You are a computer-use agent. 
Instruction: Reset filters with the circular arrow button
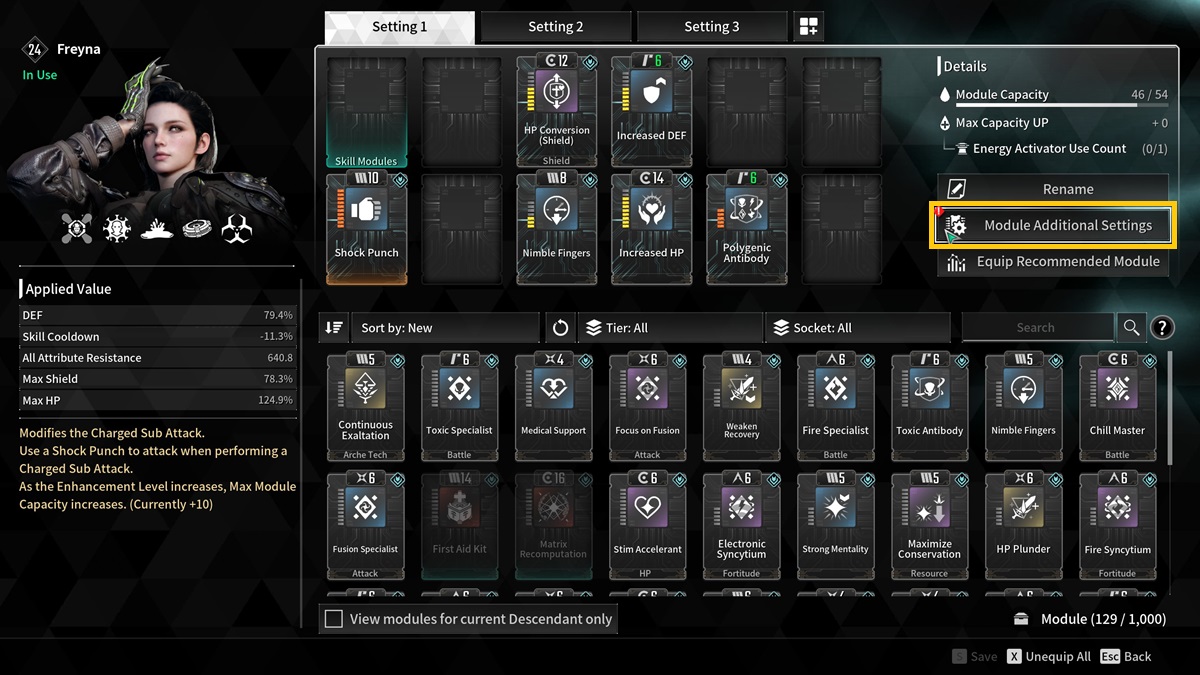point(560,327)
